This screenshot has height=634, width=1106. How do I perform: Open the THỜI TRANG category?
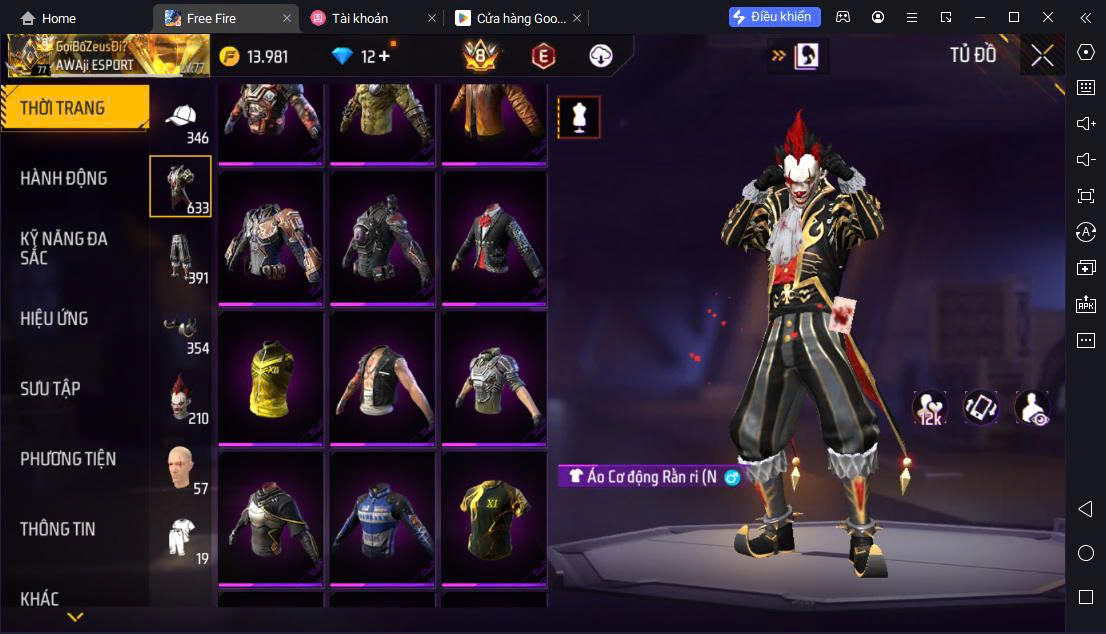pos(75,108)
